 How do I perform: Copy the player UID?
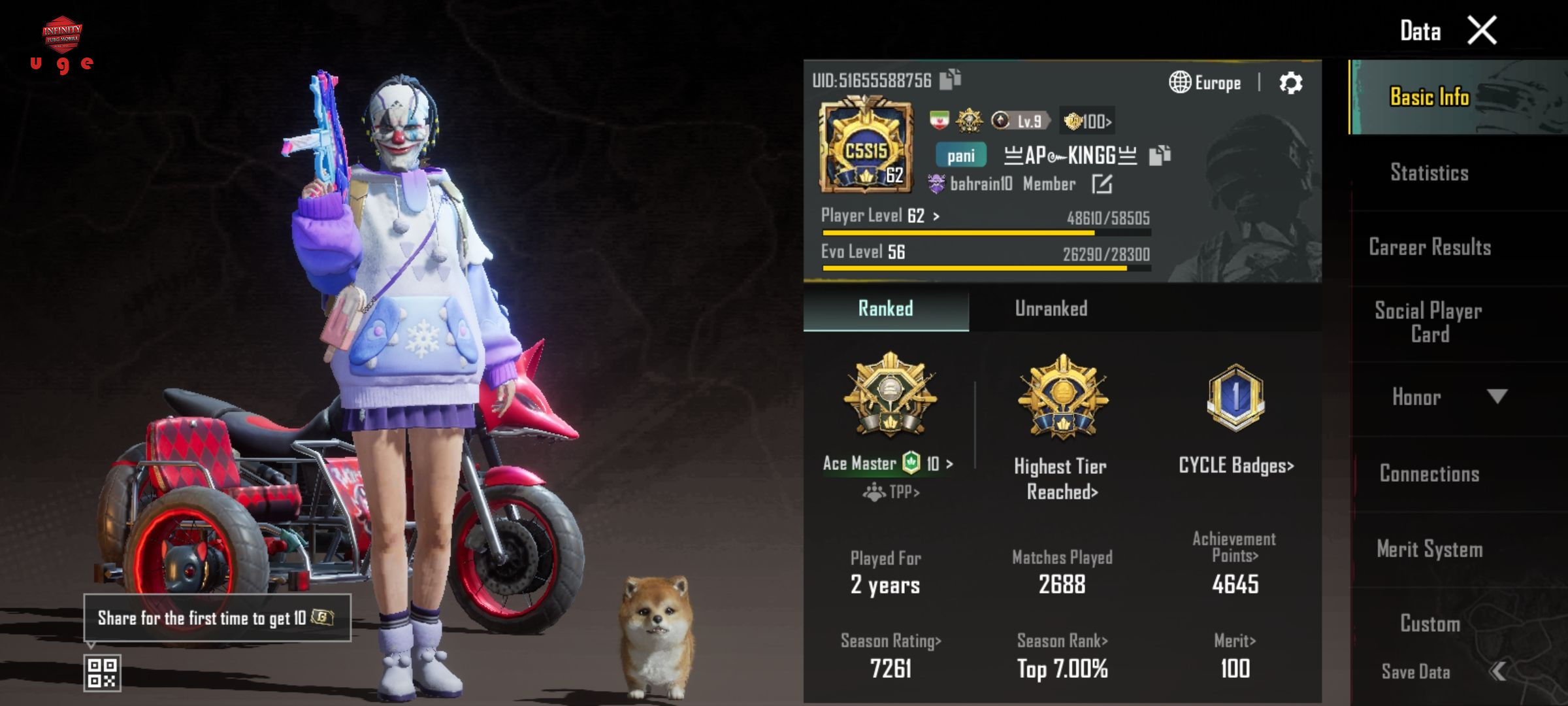click(x=950, y=80)
